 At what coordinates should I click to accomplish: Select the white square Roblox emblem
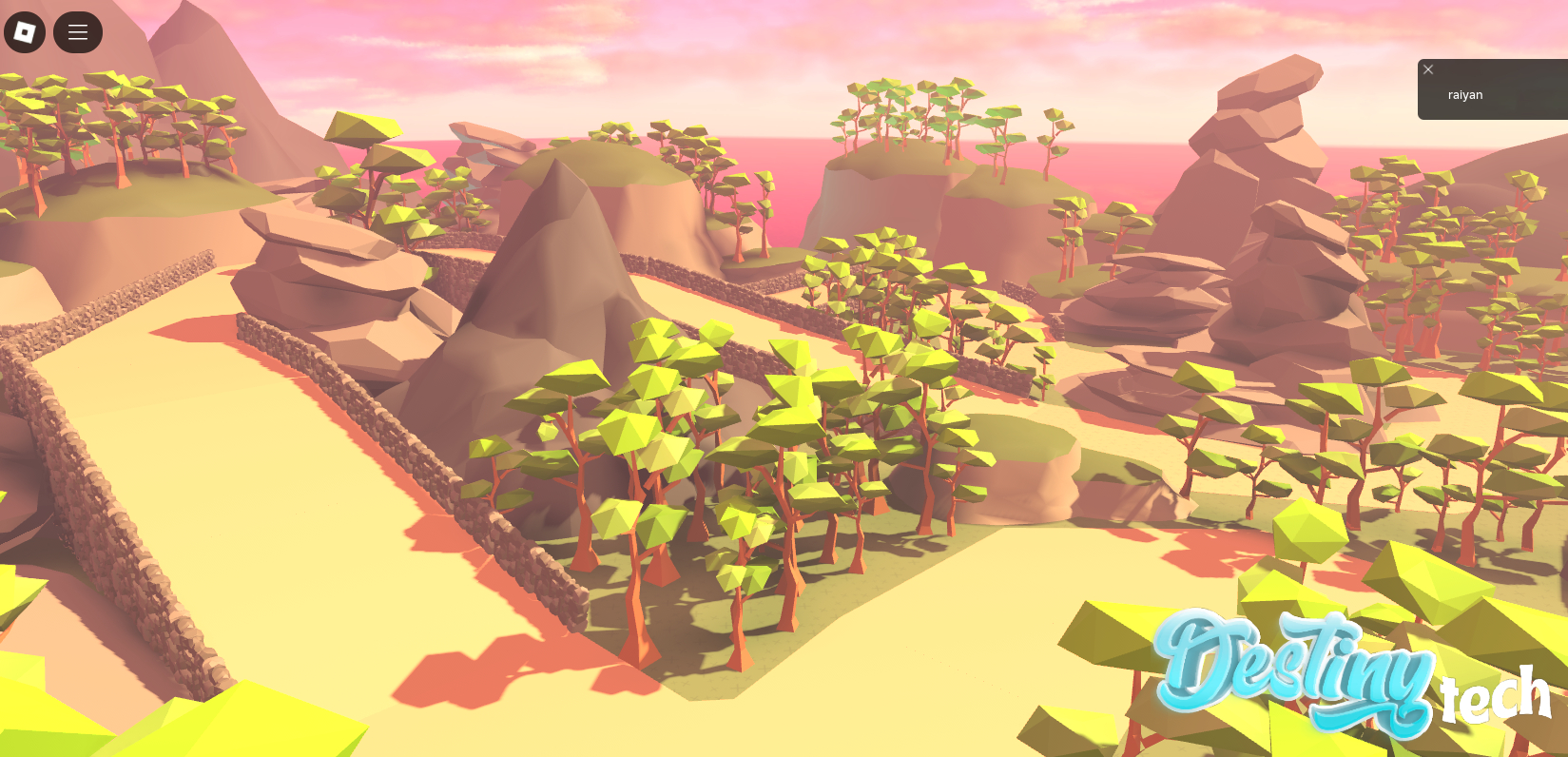coord(24,31)
